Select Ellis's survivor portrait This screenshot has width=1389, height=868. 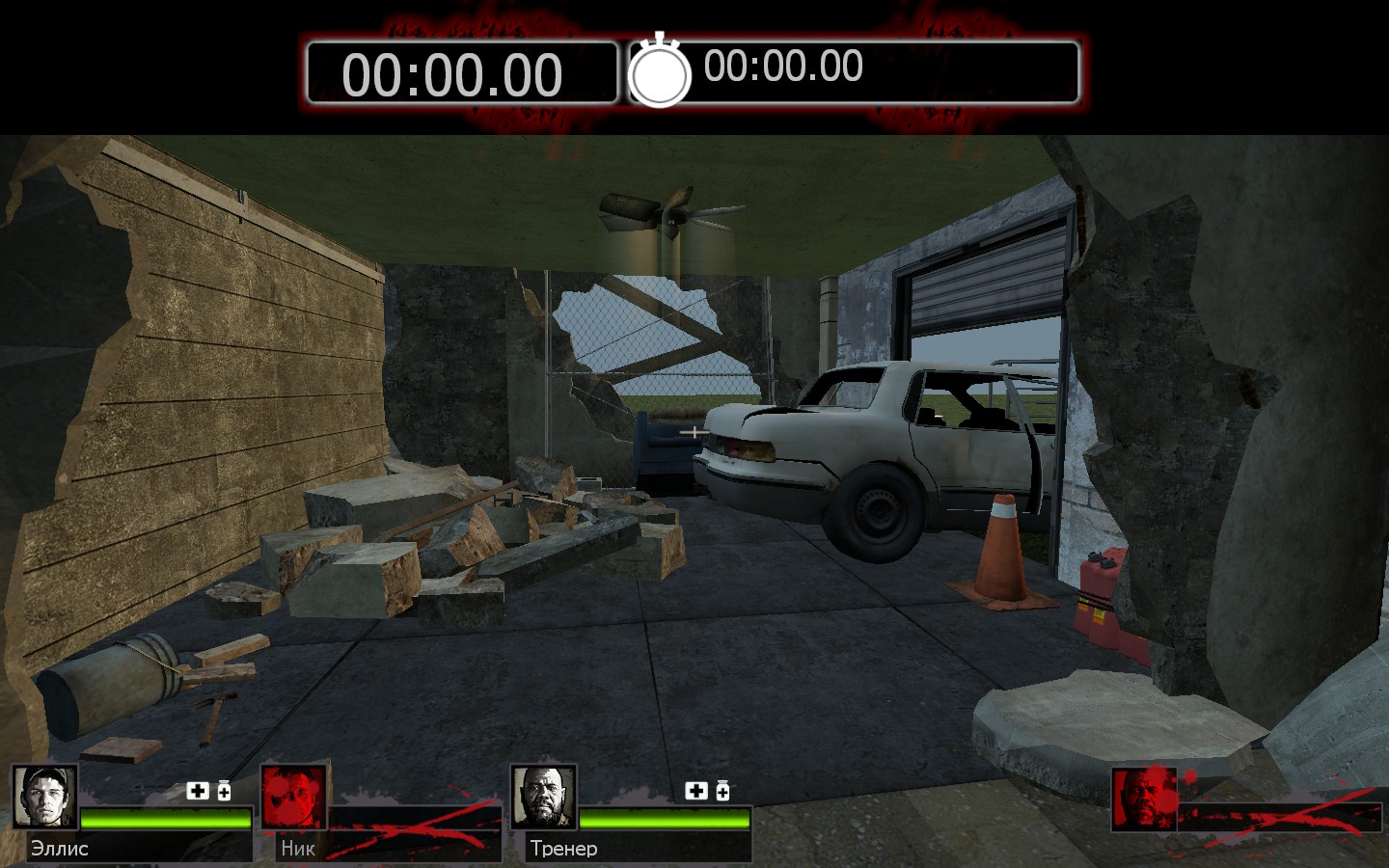pos(44,797)
